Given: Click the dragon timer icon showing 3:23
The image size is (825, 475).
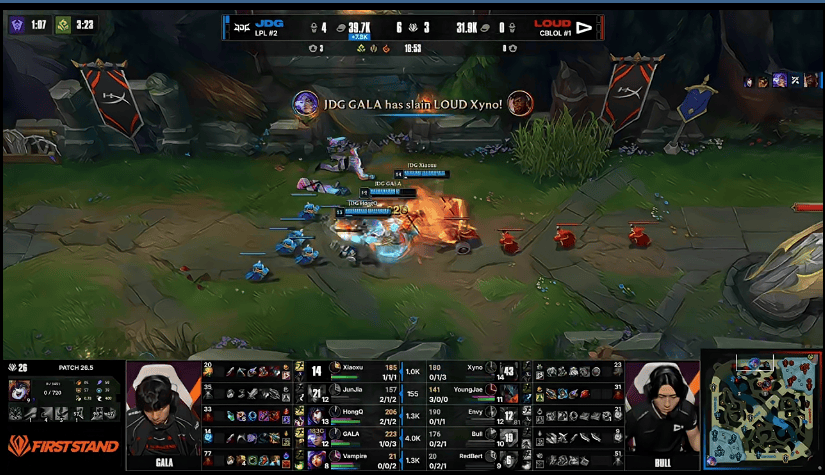Looking at the screenshot, I should [x=63, y=25].
